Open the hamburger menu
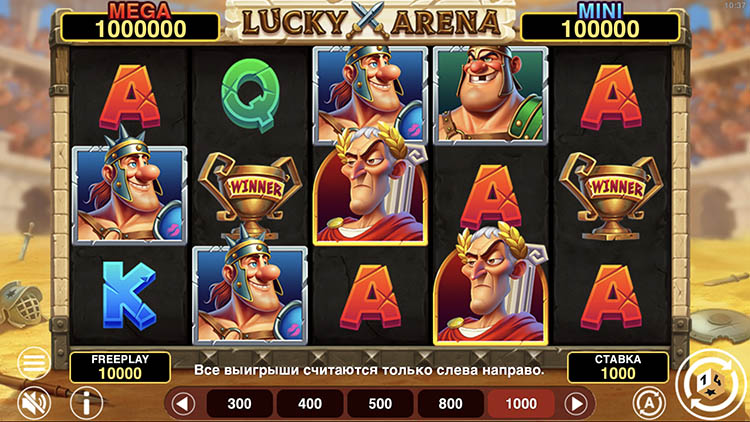The height and width of the screenshot is (422, 750). pyautogui.click(x=33, y=362)
